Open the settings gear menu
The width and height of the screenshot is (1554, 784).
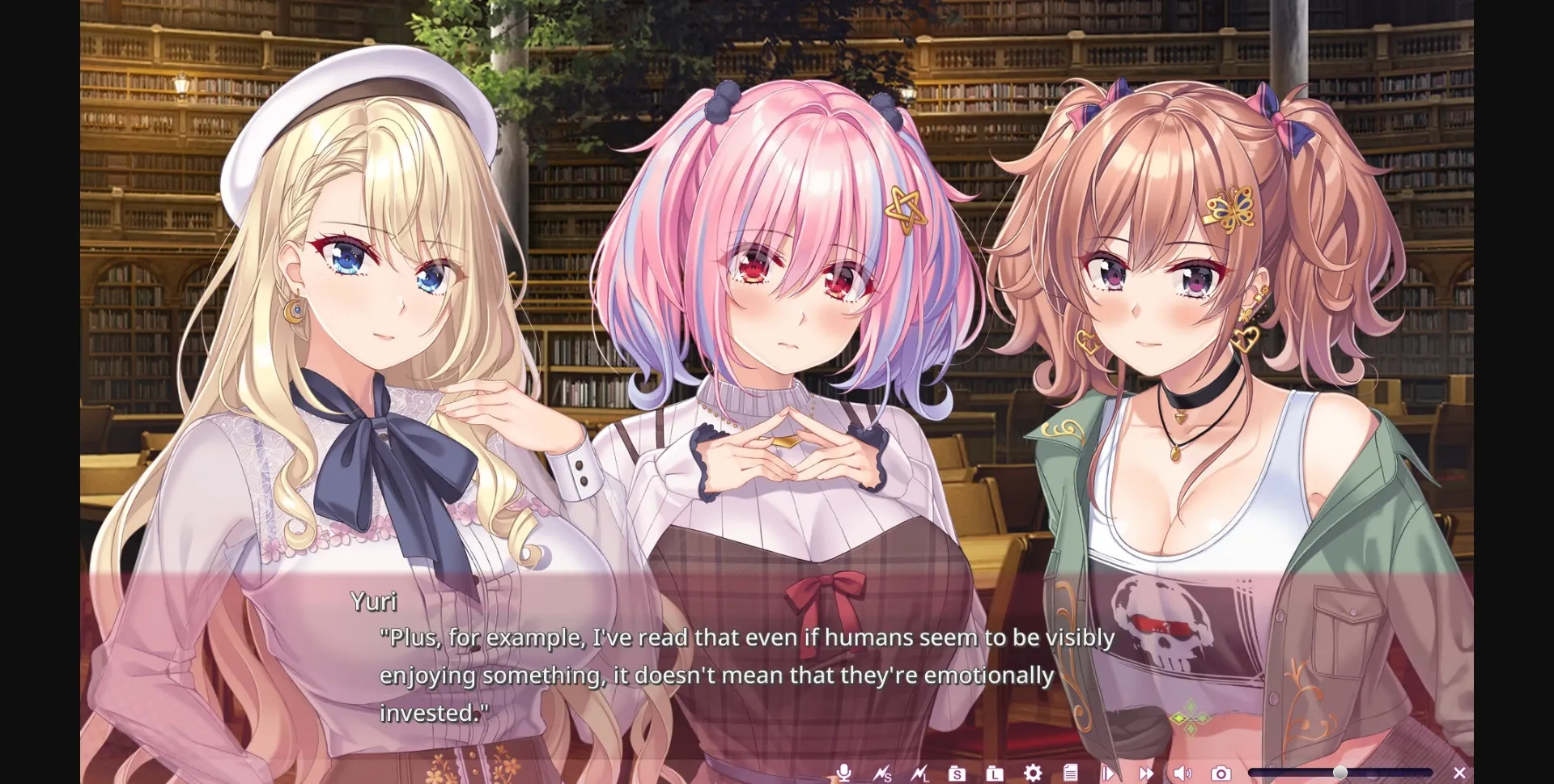[1032, 773]
